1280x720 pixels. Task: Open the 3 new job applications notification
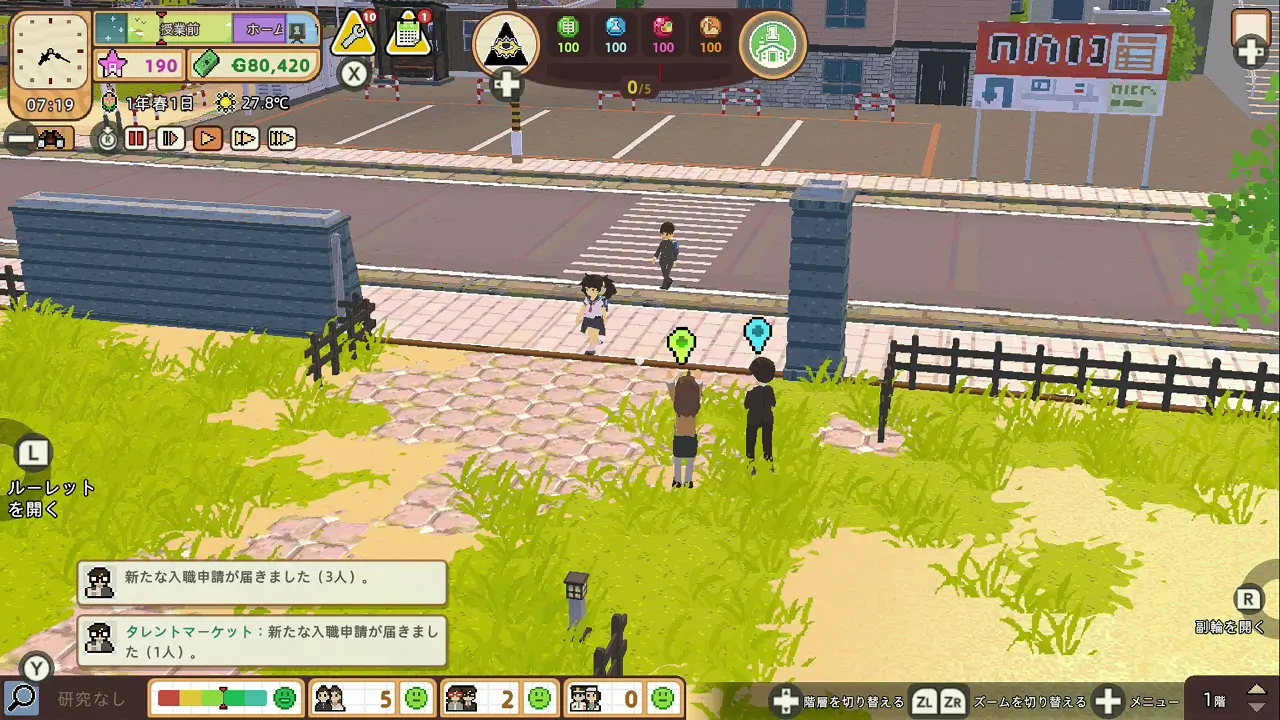262,582
